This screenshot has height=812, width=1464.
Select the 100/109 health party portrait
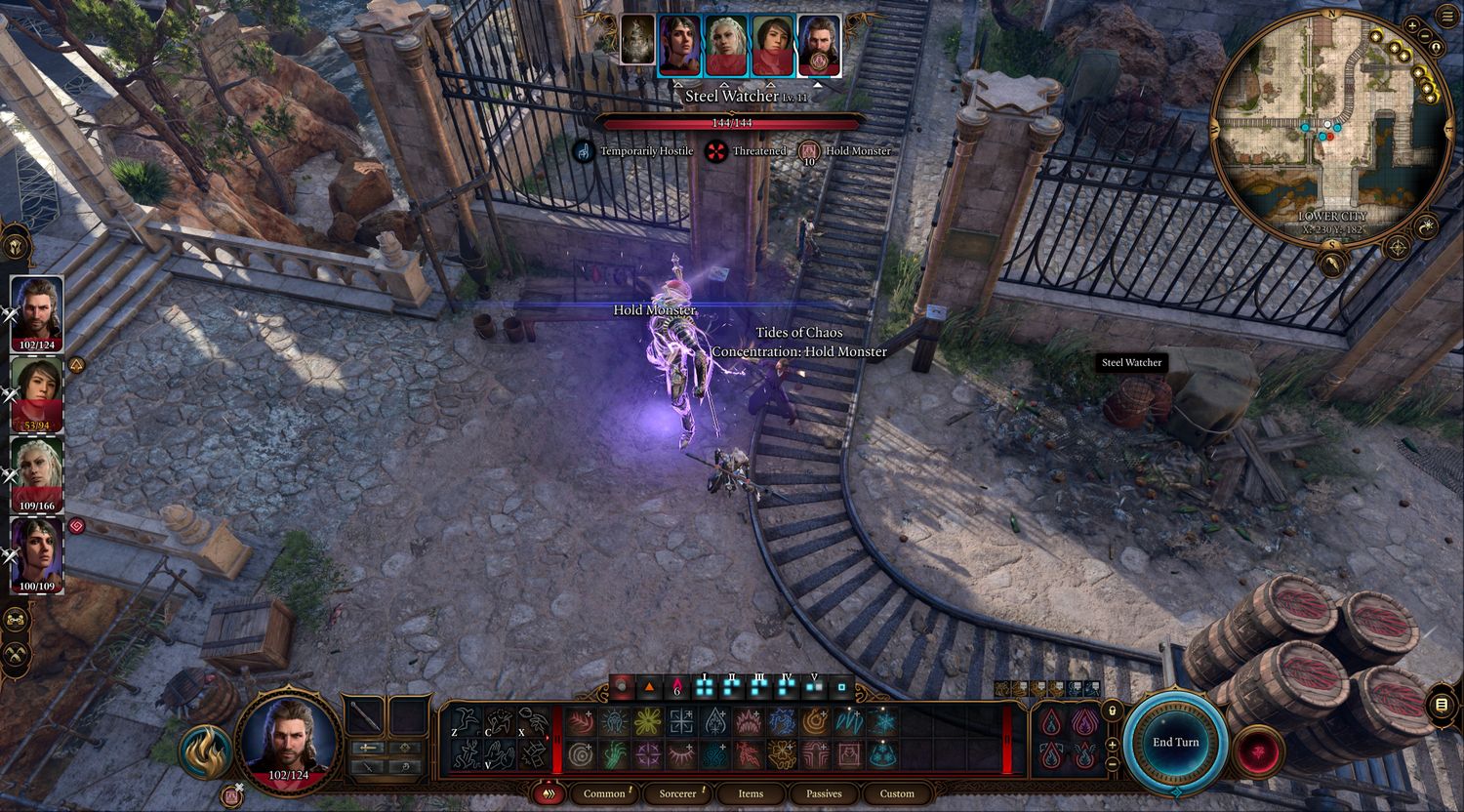(37, 554)
